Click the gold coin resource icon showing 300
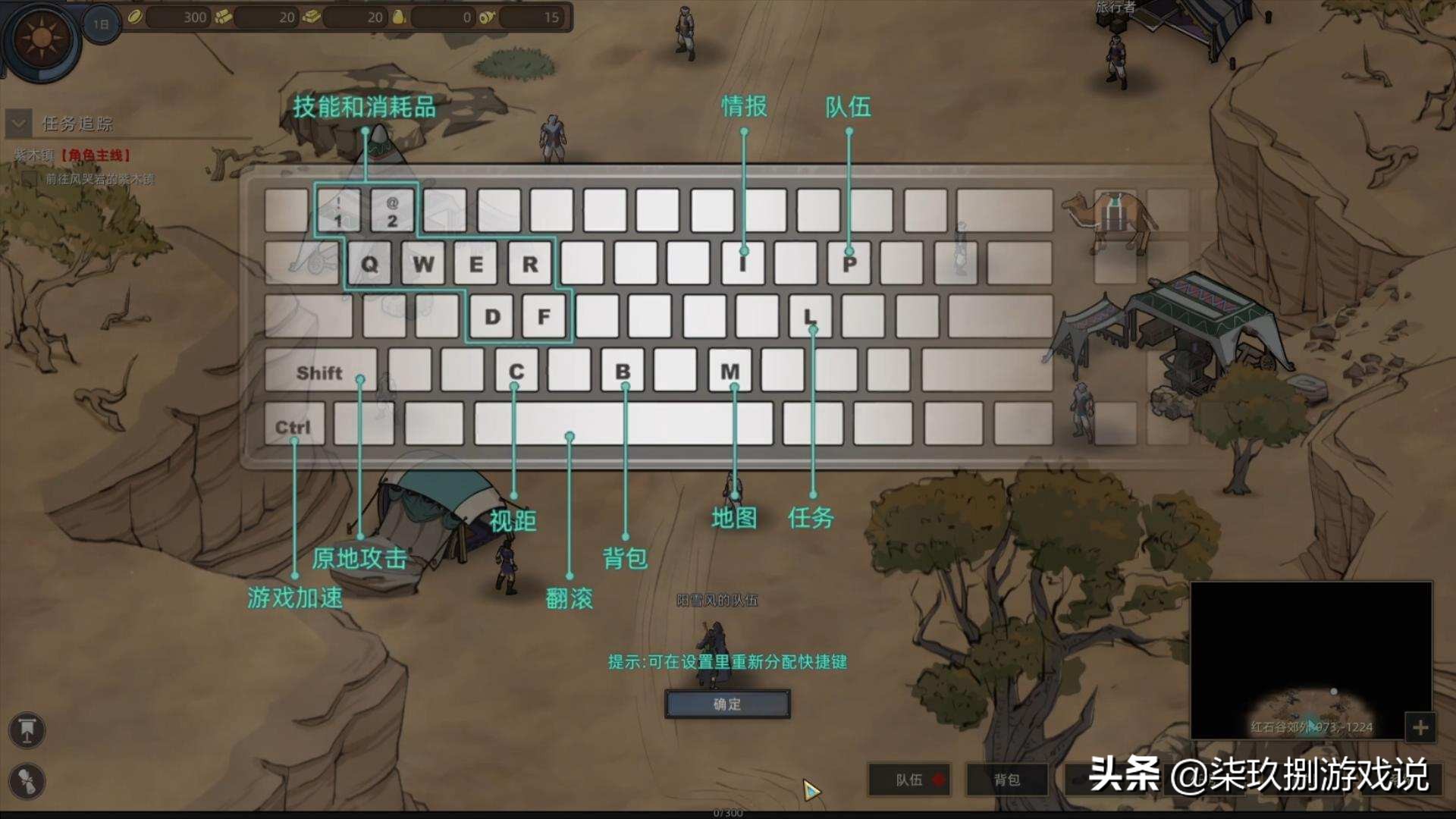Screen dimensions: 1456x819 pos(133,17)
